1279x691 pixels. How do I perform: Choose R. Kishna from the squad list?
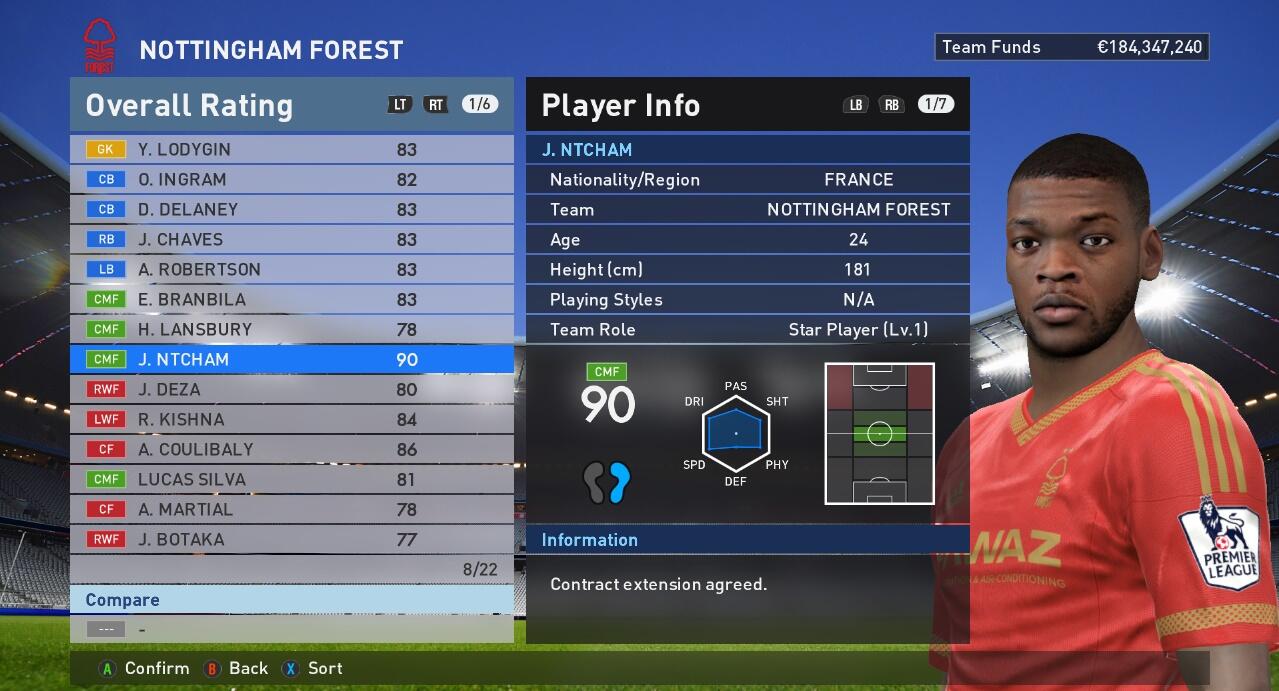[290, 419]
